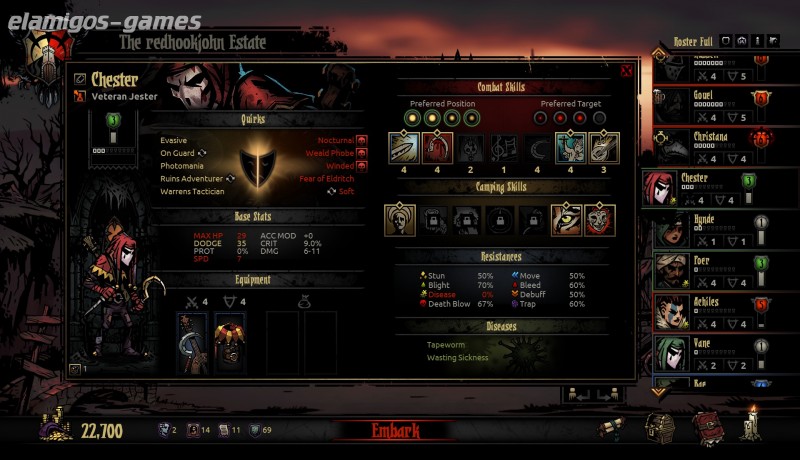Select the red sickle combat skill
The height and width of the screenshot is (460, 800).
pyautogui.click(x=436, y=147)
